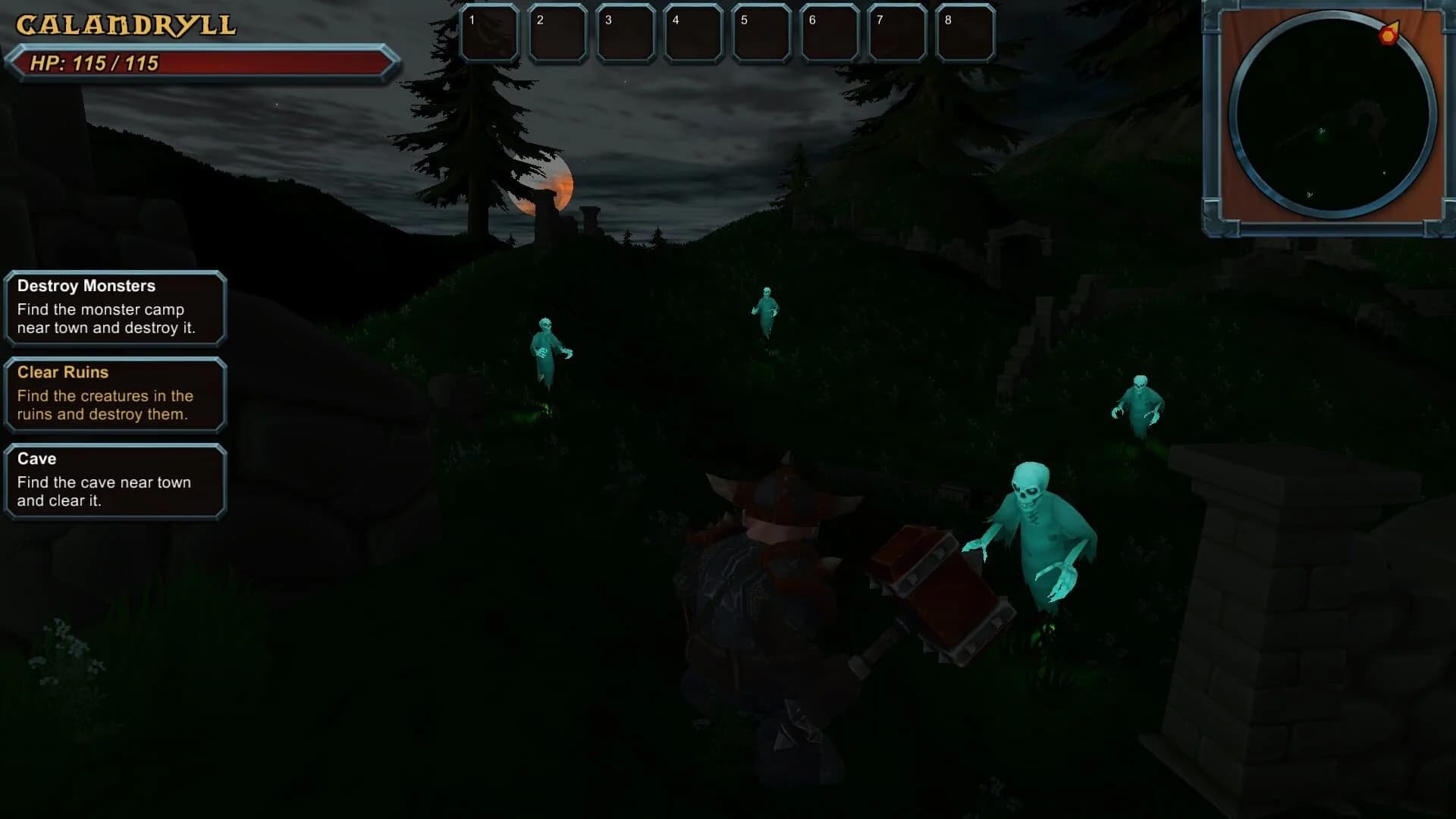Select hotbar slot 2
This screenshot has height=819, width=1456.
[558, 33]
